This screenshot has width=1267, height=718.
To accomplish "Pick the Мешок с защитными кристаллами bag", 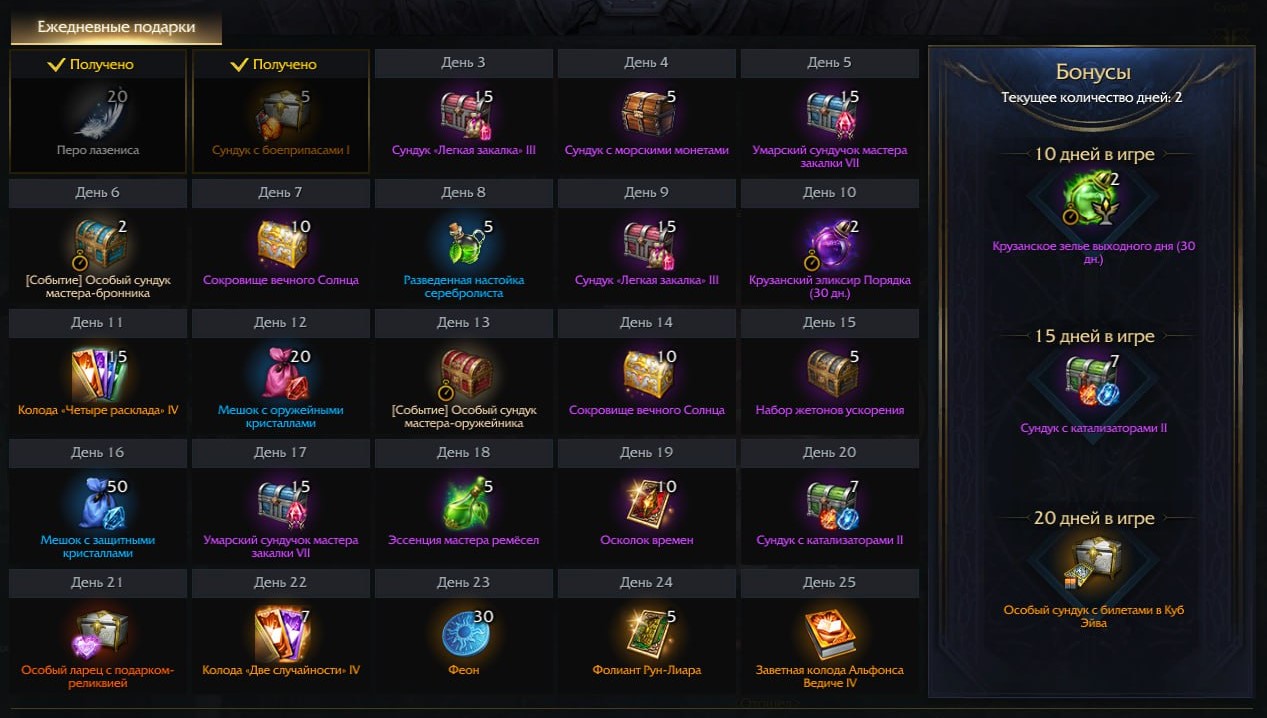I will coord(98,503).
